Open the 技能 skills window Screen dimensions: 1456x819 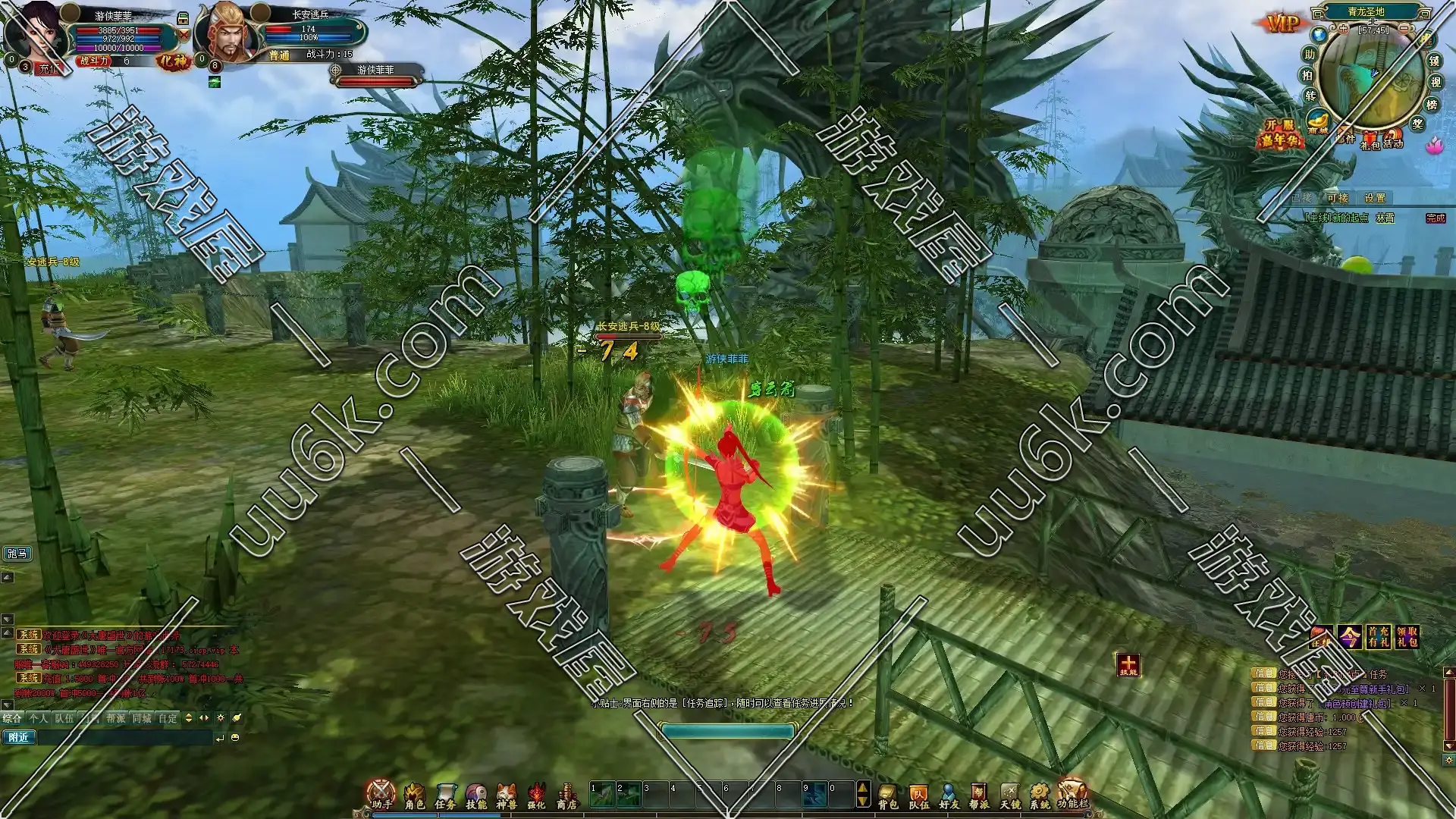click(x=476, y=795)
